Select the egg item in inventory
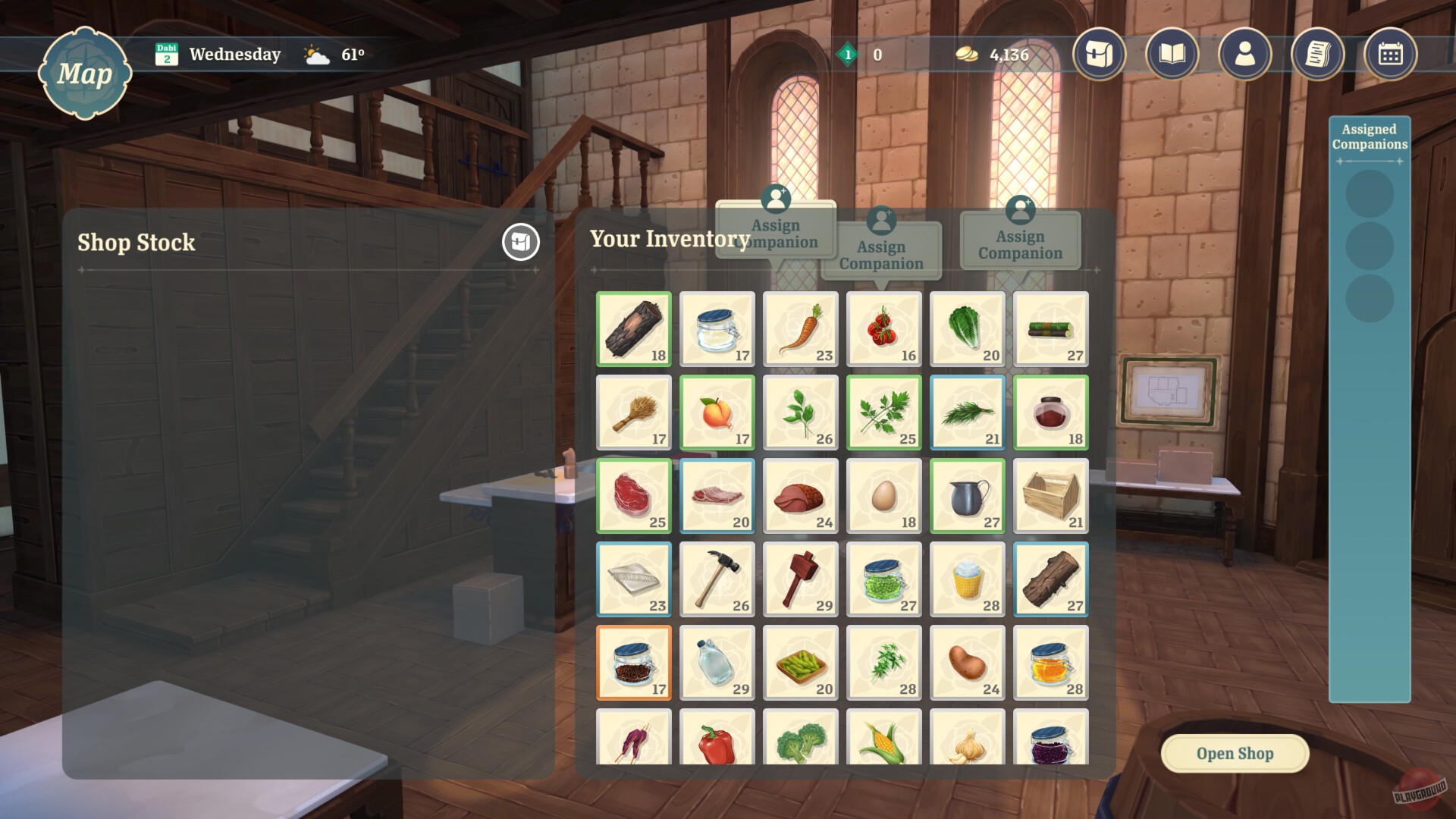 tap(883, 495)
